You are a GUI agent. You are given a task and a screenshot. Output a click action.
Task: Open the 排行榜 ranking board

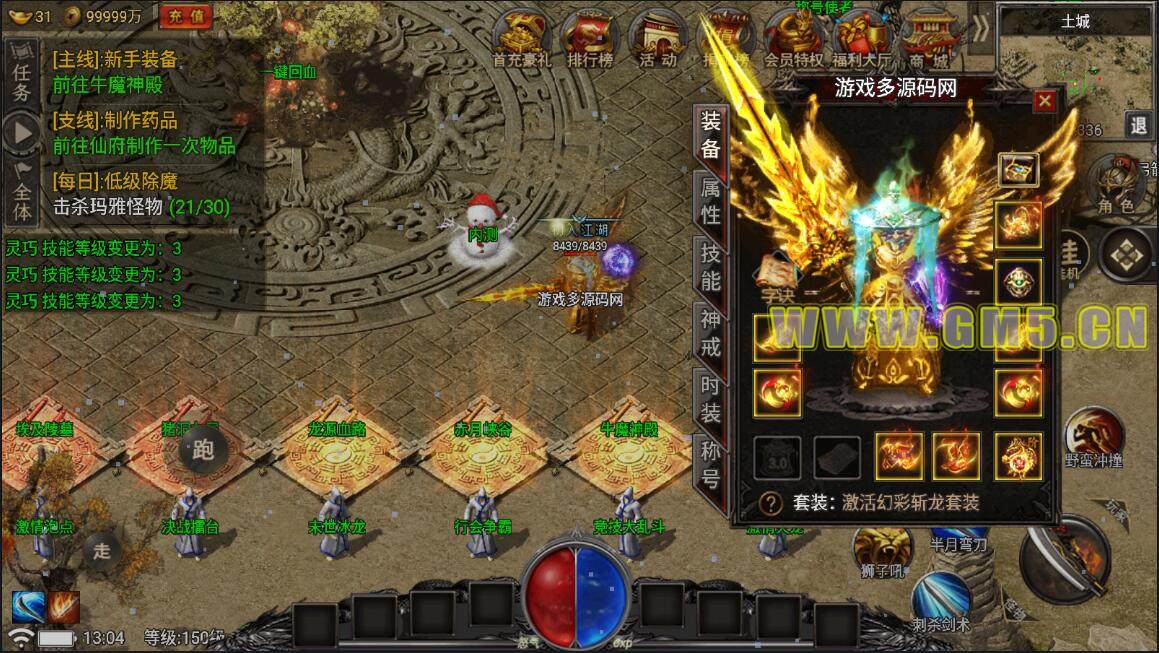coord(588,40)
